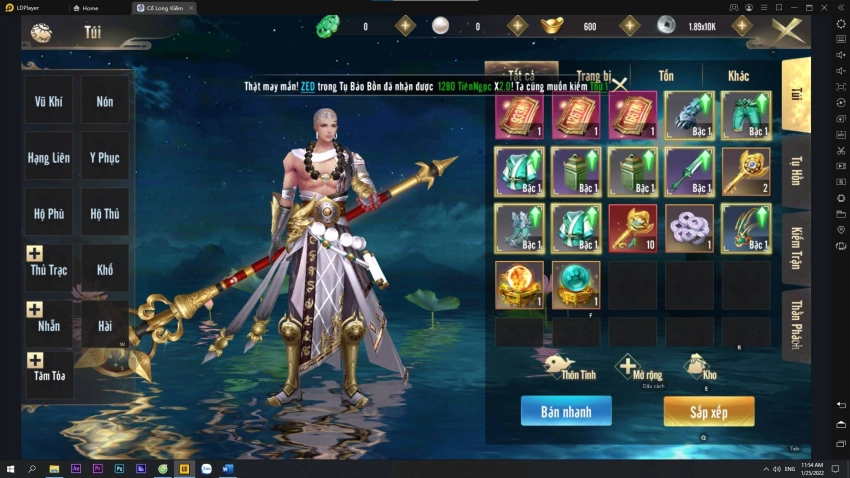The height and width of the screenshot is (478, 850).
Task: Show the Tồn item category
Action: coord(666,76)
